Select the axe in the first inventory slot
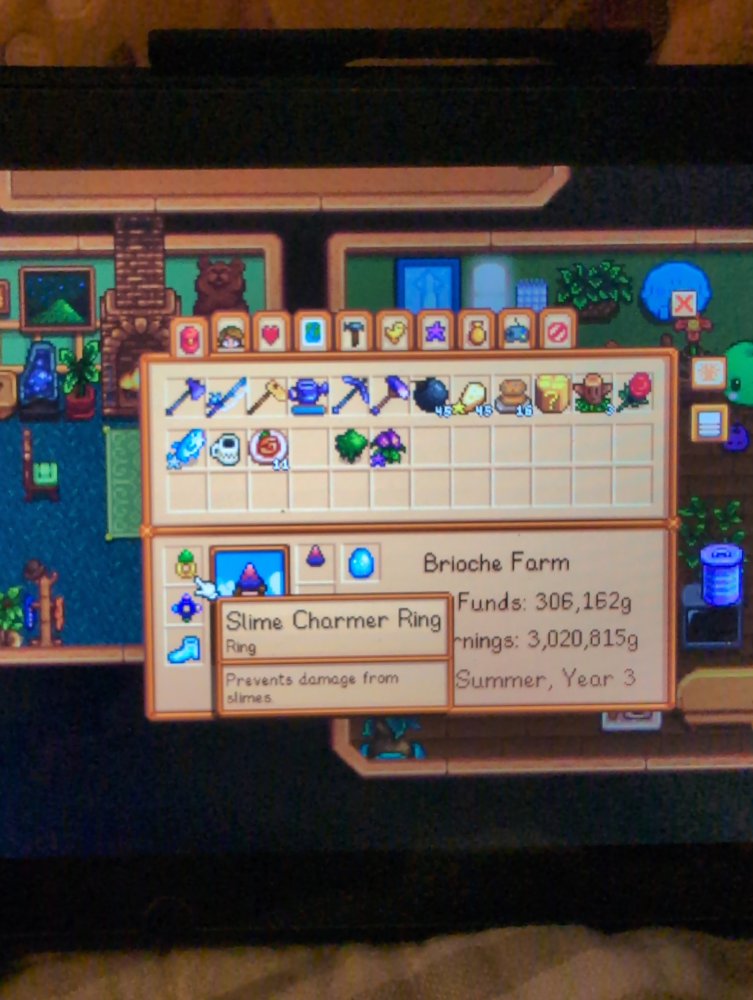Viewport: 753px width, 1000px height. 185,395
